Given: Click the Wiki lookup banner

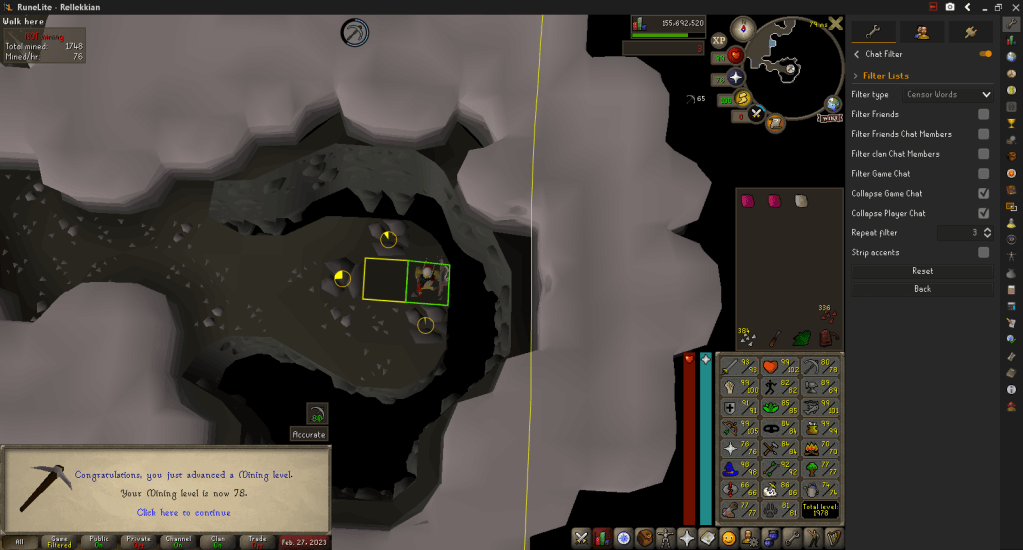Looking at the screenshot, I should (831, 117).
